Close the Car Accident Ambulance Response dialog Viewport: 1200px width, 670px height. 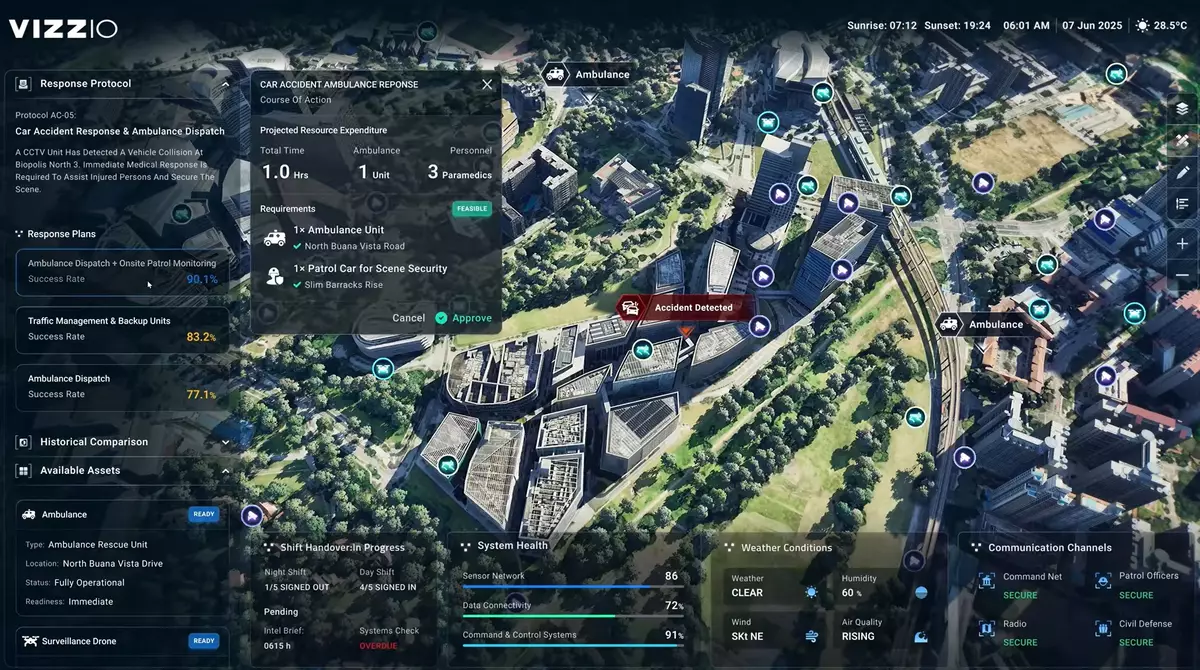[x=487, y=85]
